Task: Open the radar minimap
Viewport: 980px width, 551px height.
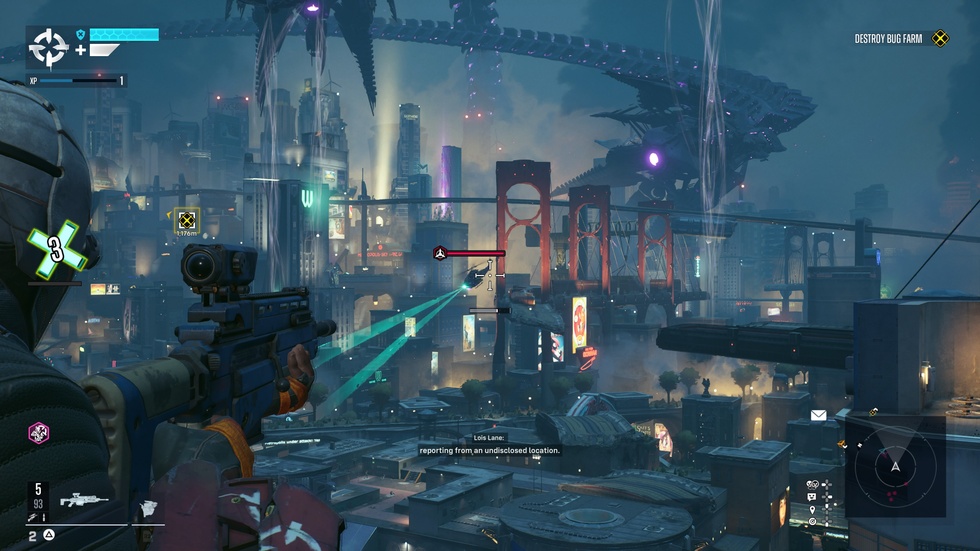Action: point(895,466)
